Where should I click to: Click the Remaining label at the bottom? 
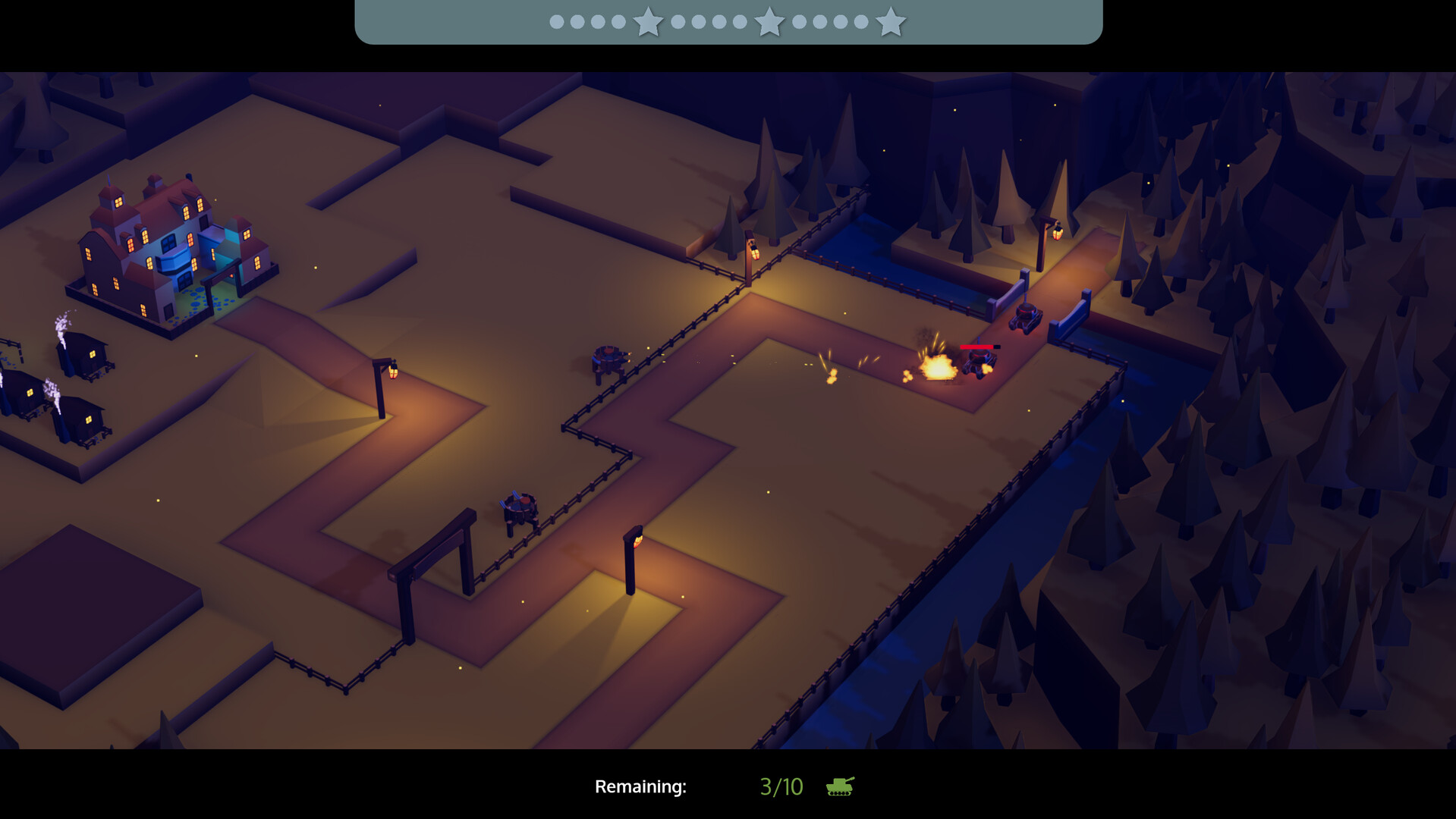(641, 787)
